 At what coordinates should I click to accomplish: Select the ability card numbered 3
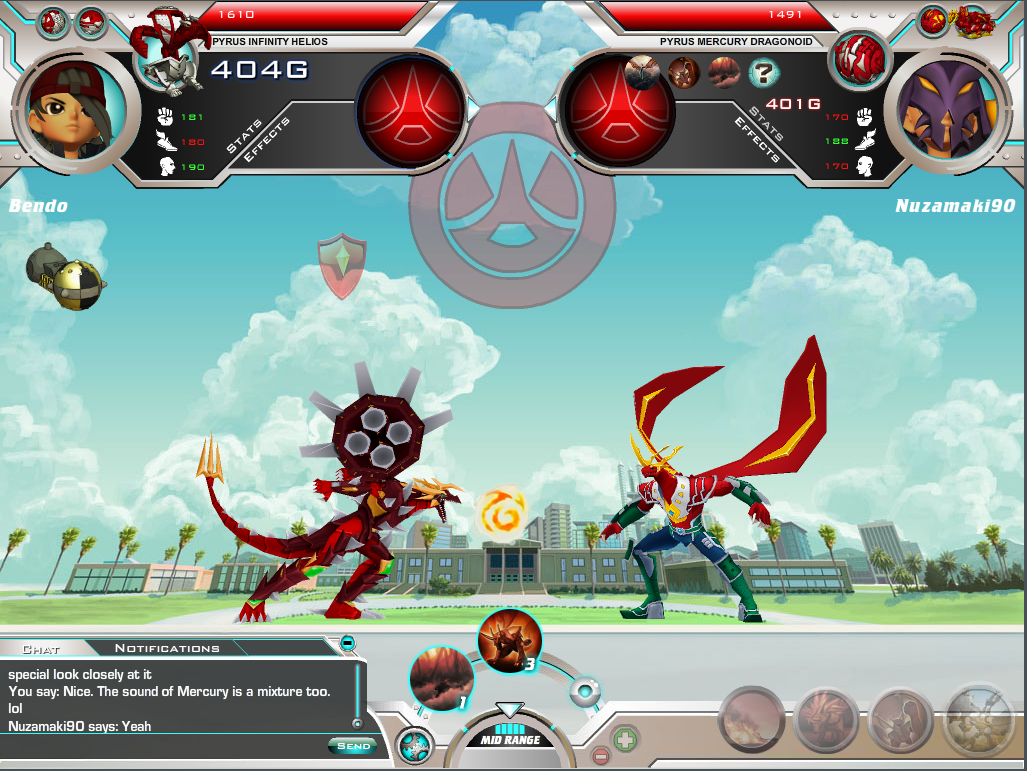(509, 641)
